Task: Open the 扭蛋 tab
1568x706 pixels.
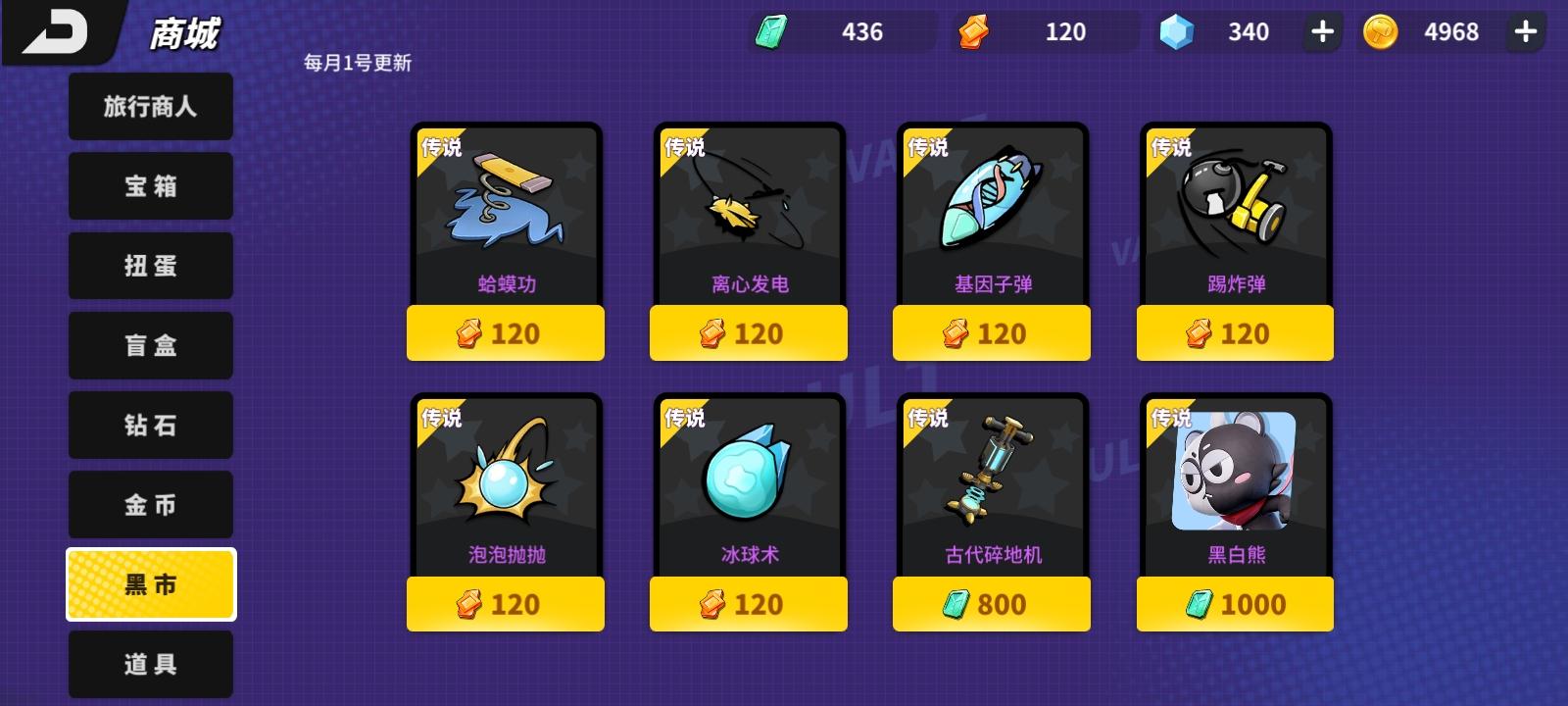Action: tap(150, 265)
